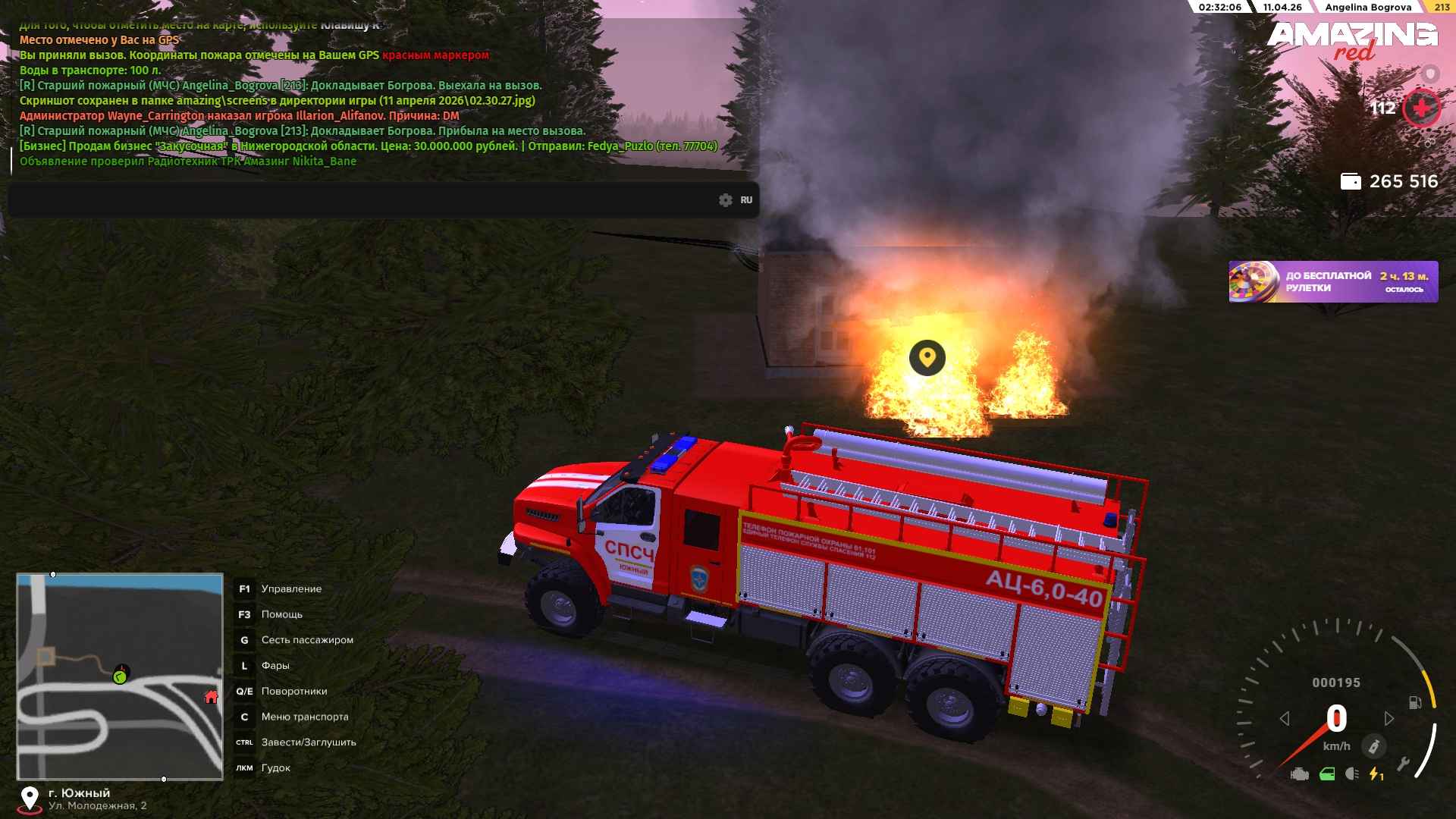Click the fuel pump gauge icon
The image size is (1456, 819).
click(x=1415, y=702)
